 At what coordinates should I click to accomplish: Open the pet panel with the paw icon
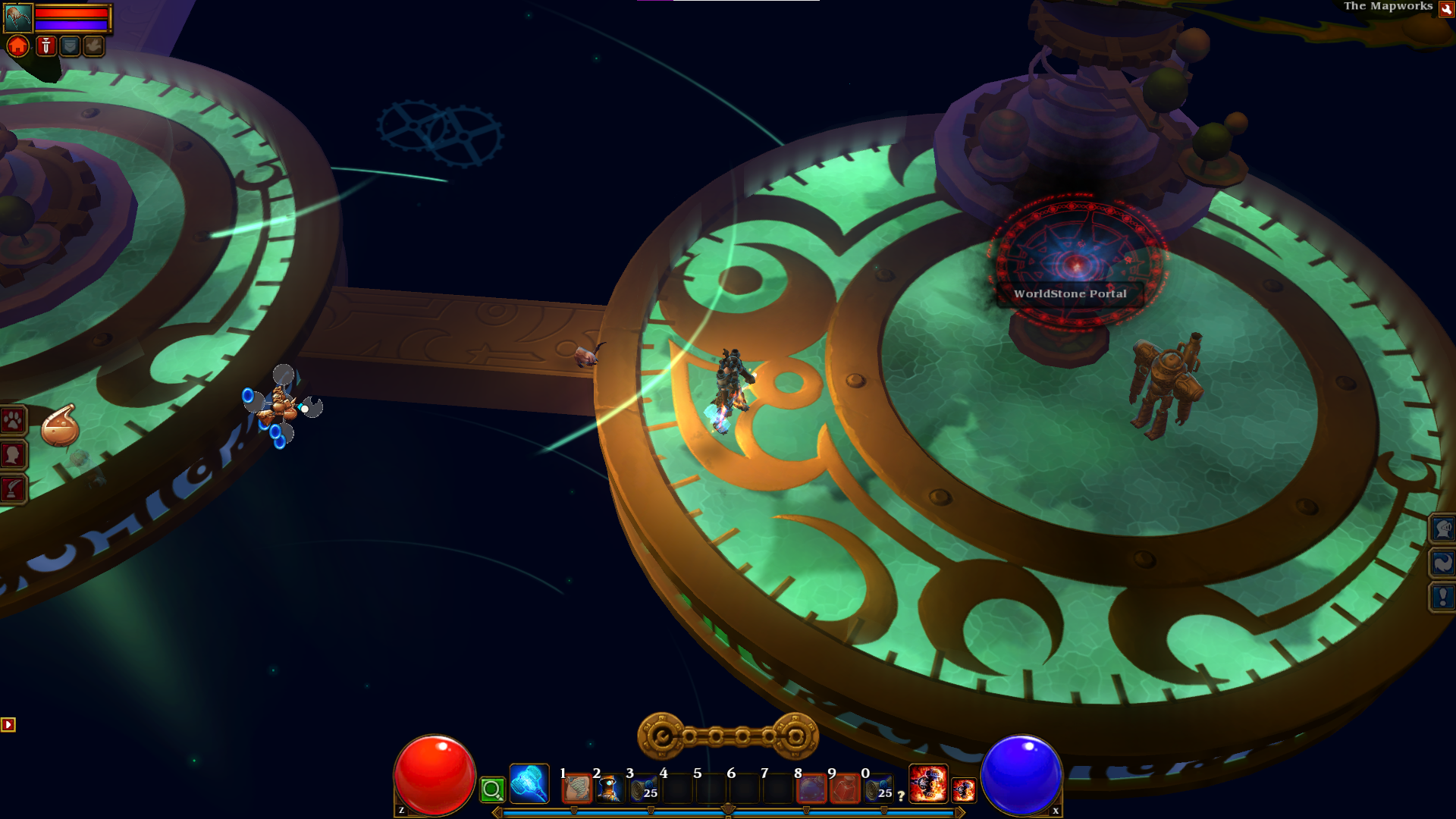click(x=14, y=421)
